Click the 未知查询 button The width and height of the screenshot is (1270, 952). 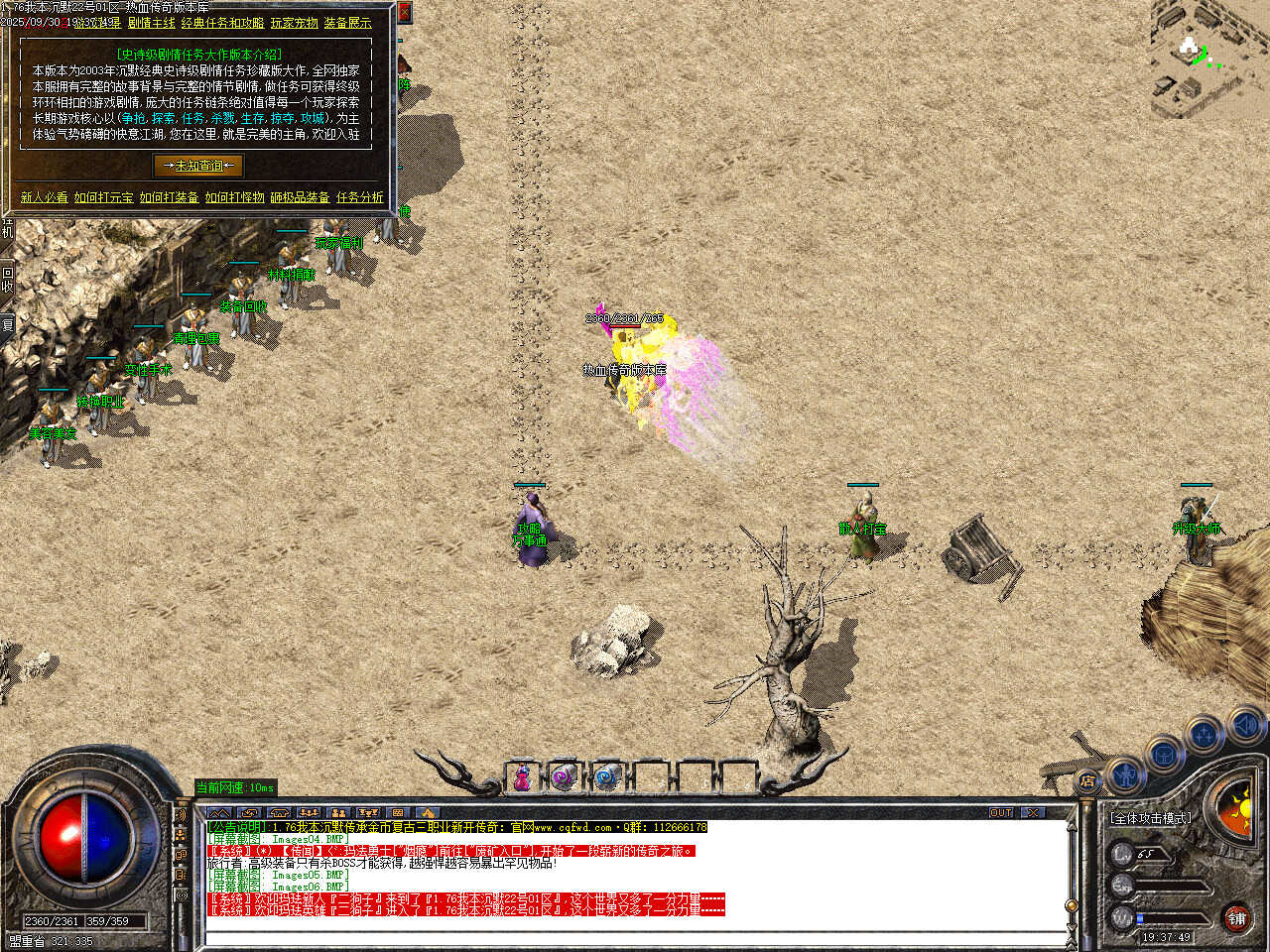point(198,166)
